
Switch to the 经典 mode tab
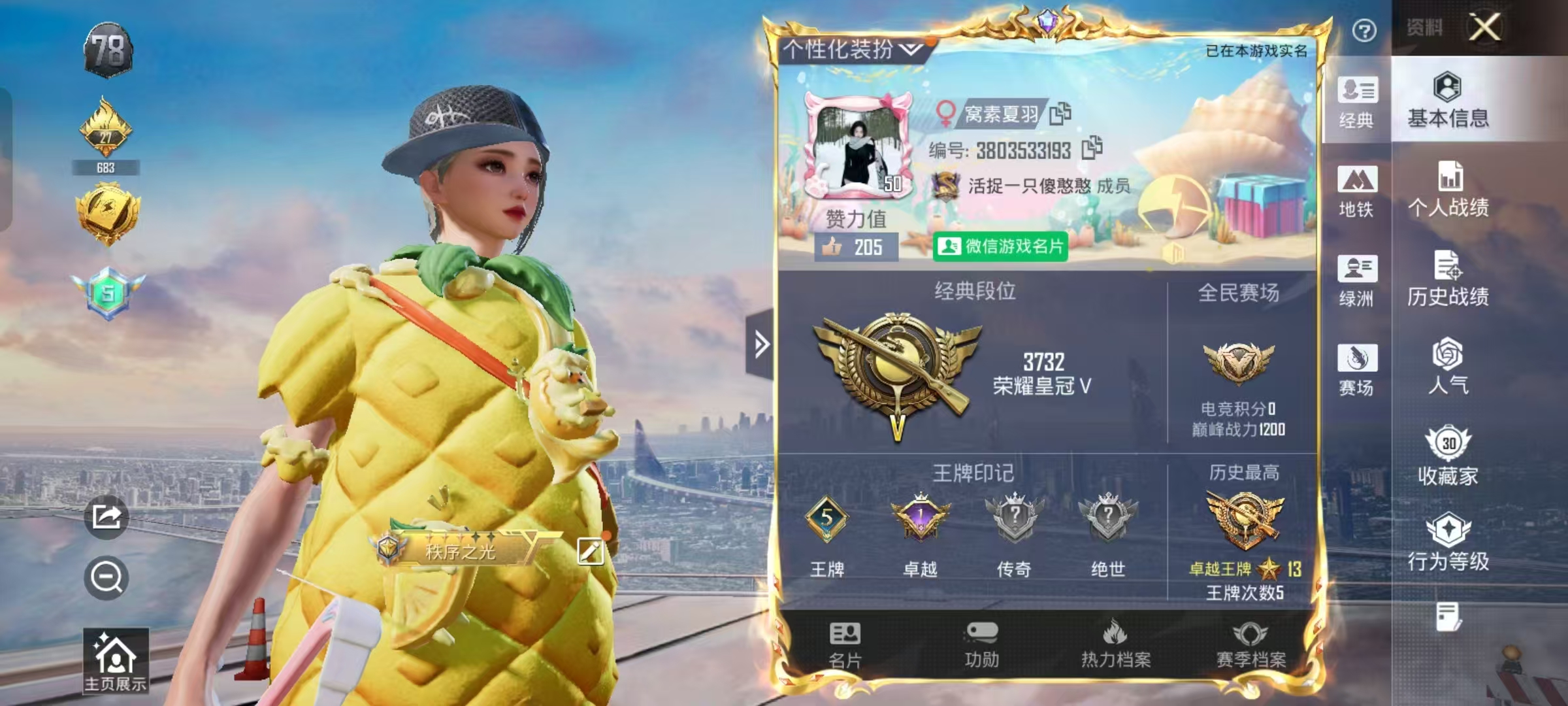(1358, 101)
